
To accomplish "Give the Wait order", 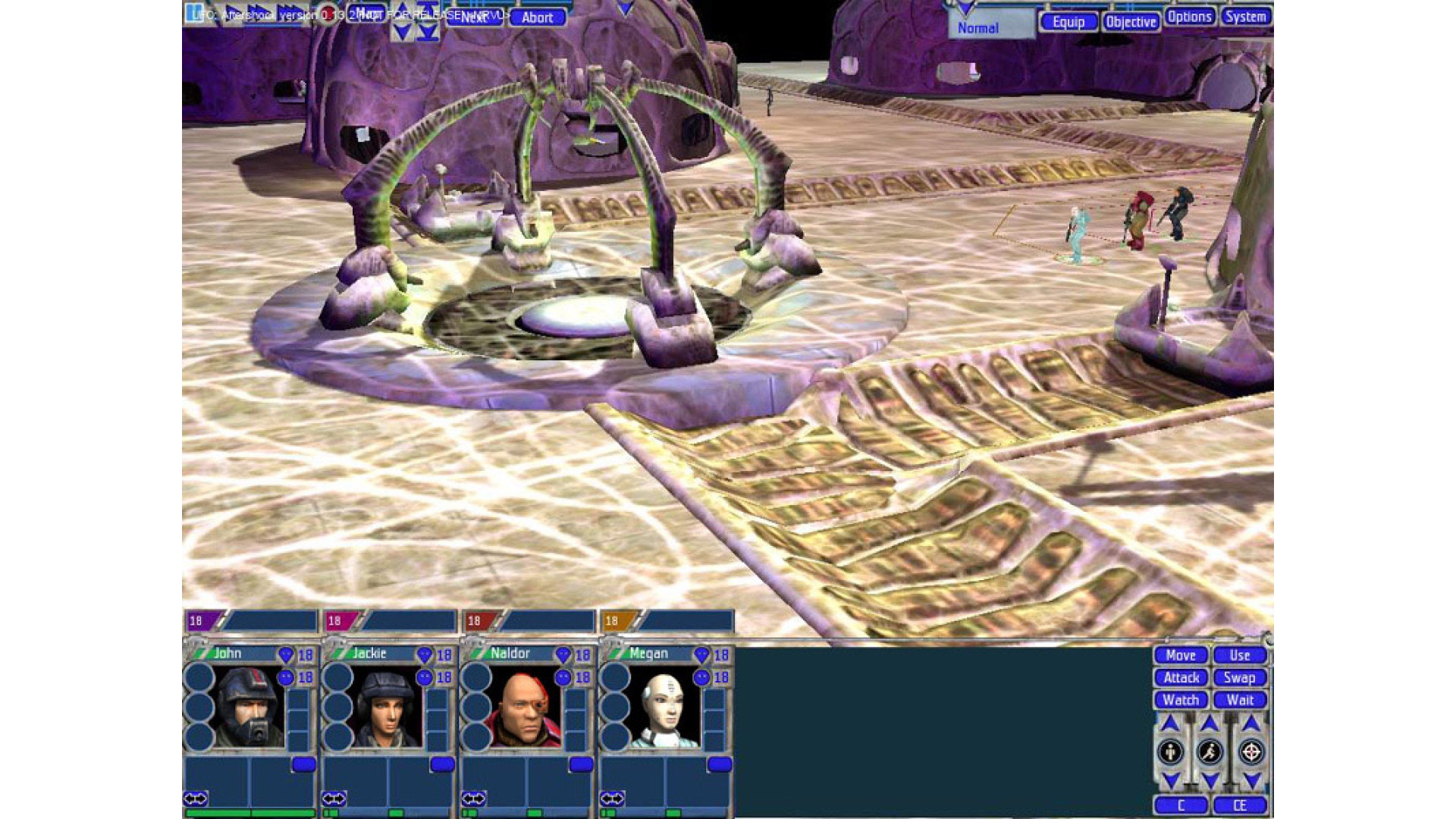I will click(x=1239, y=700).
